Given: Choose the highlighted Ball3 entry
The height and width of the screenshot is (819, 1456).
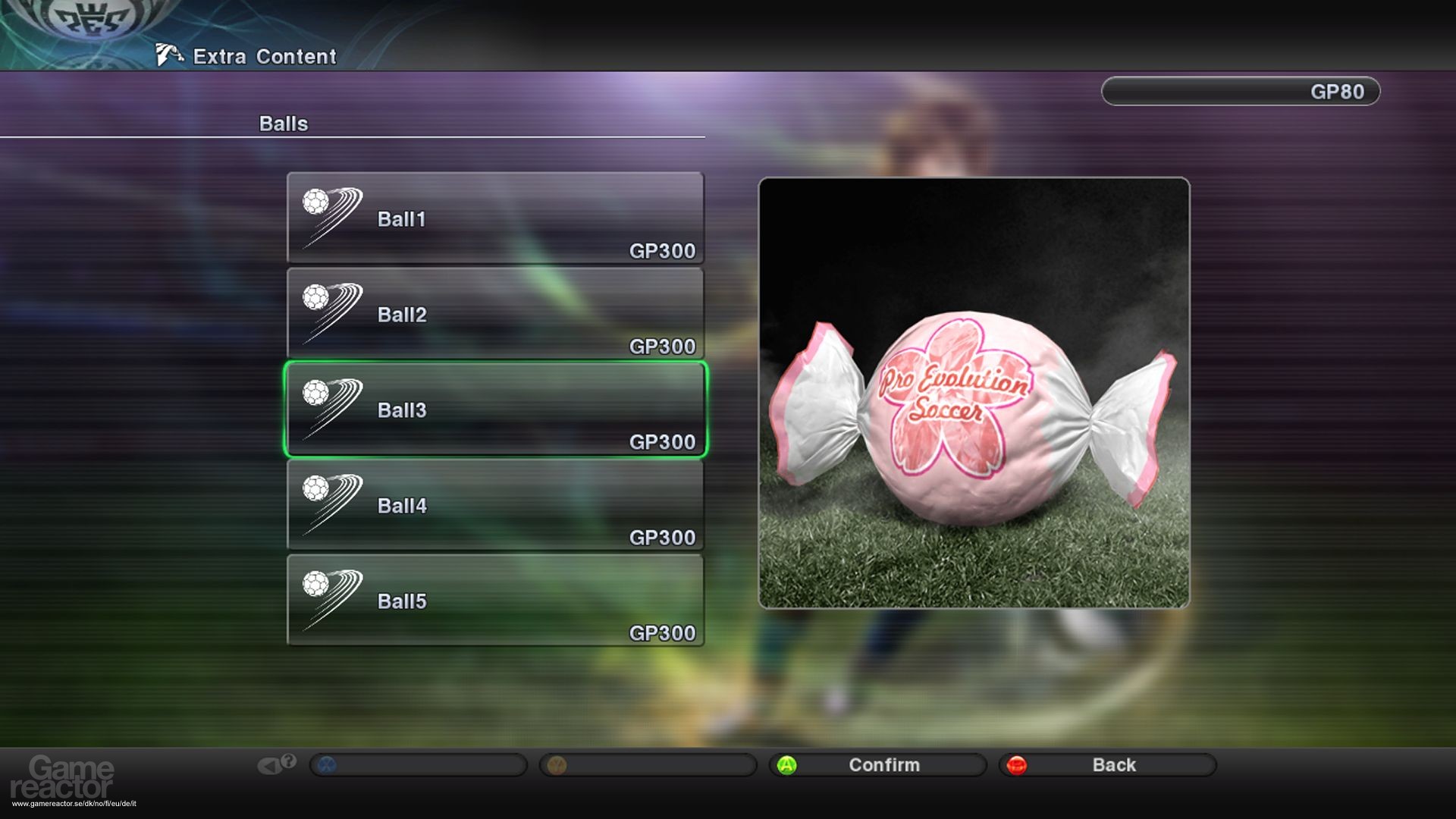Looking at the screenshot, I should pyautogui.click(x=494, y=410).
